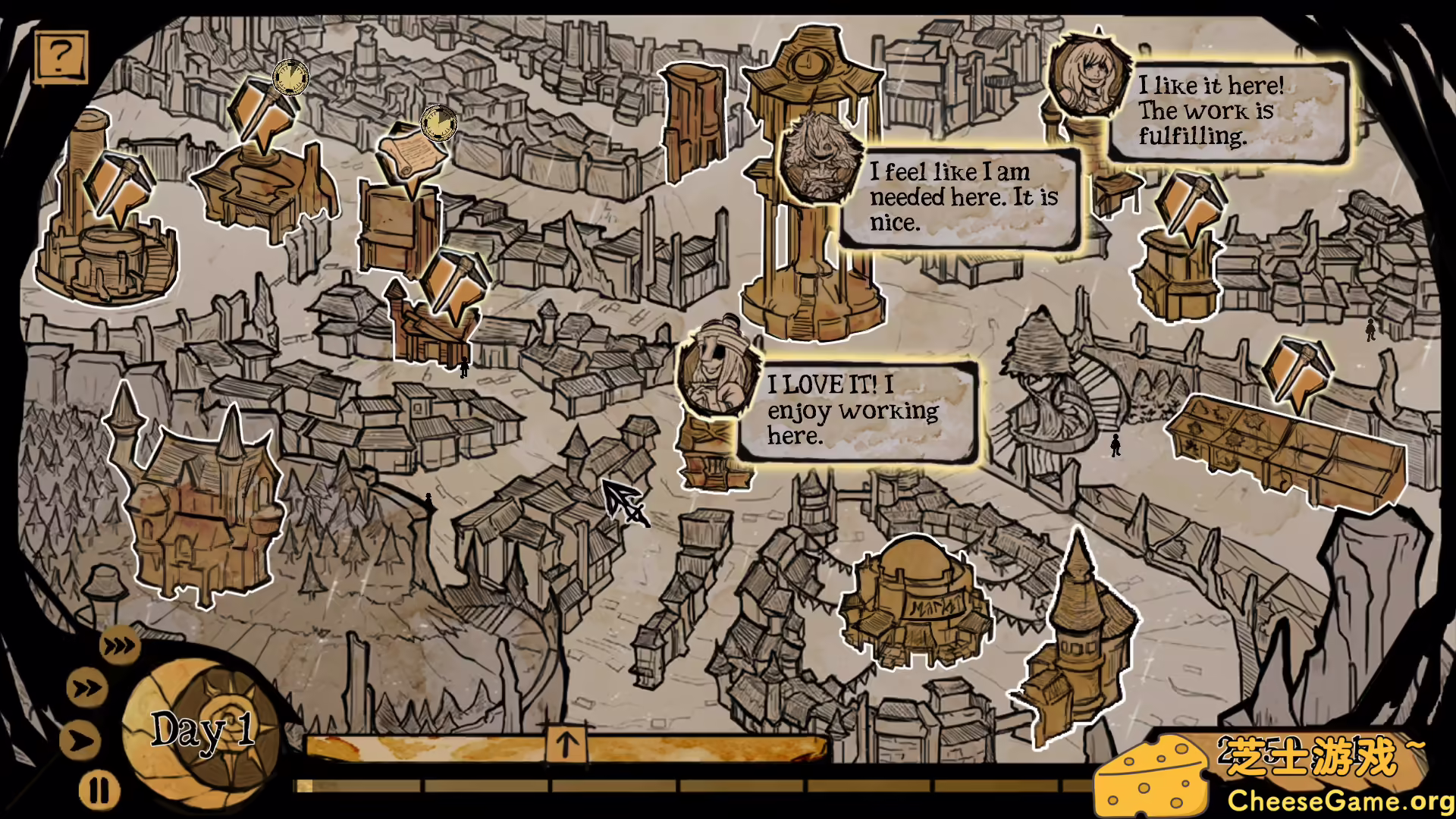Set game speed to double fast-forward

[87, 689]
